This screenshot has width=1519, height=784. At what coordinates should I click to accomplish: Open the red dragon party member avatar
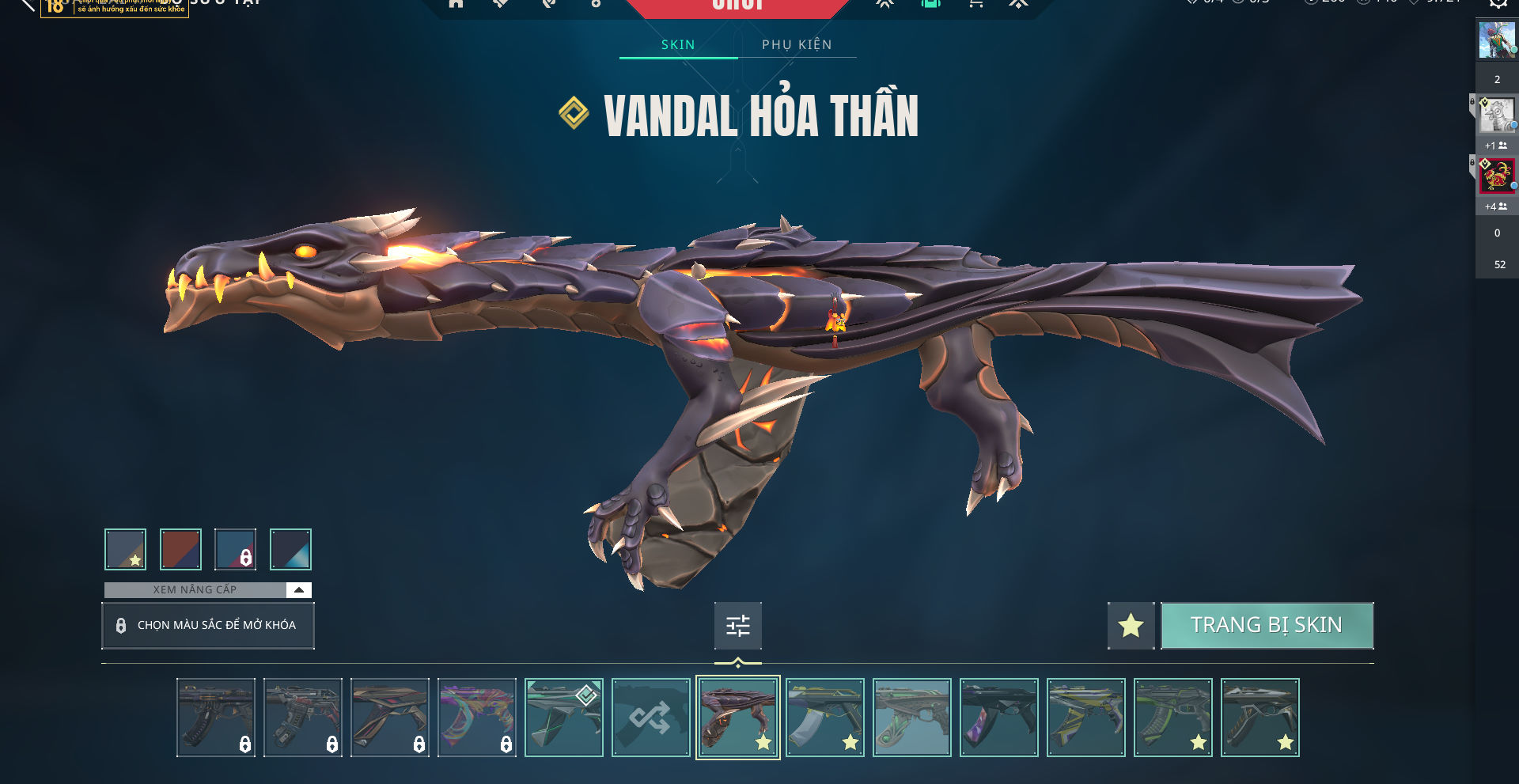point(1496,176)
